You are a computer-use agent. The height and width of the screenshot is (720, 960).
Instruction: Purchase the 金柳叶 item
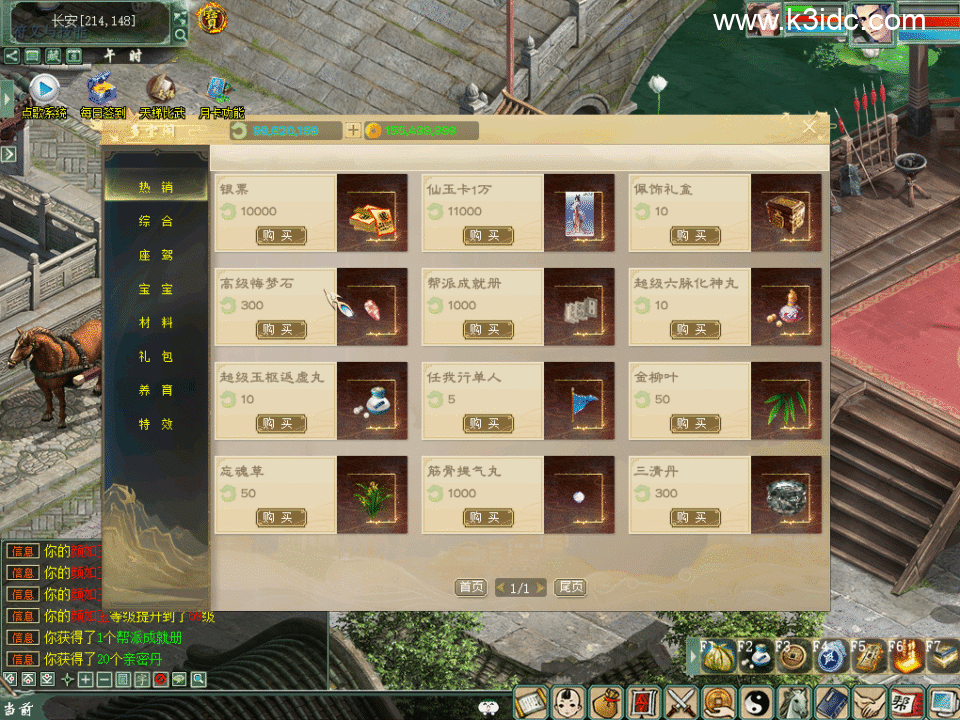point(695,424)
